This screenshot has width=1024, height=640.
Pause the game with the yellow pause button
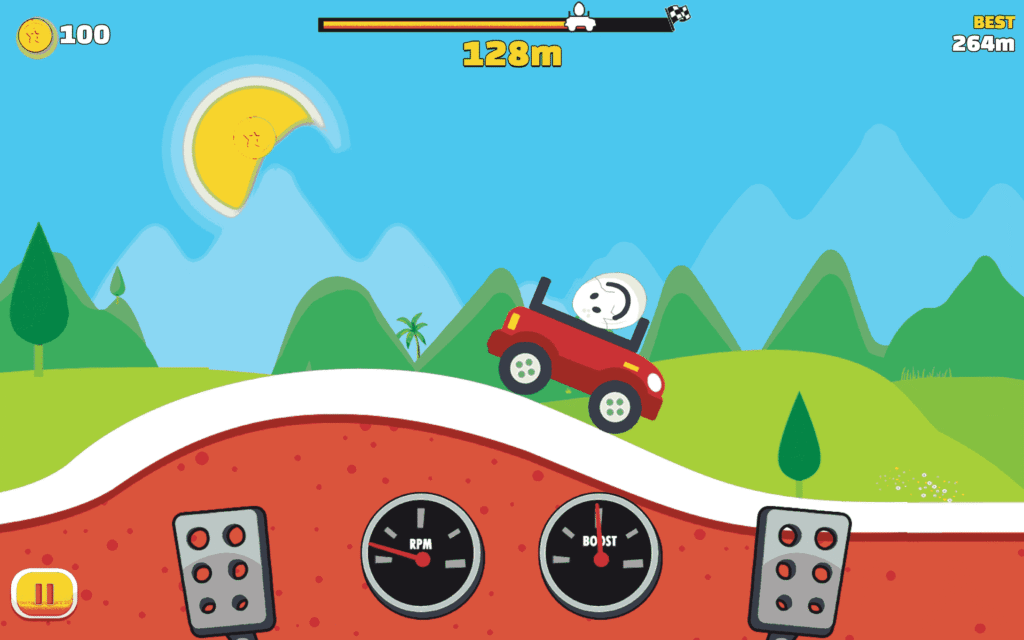coord(44,593)
